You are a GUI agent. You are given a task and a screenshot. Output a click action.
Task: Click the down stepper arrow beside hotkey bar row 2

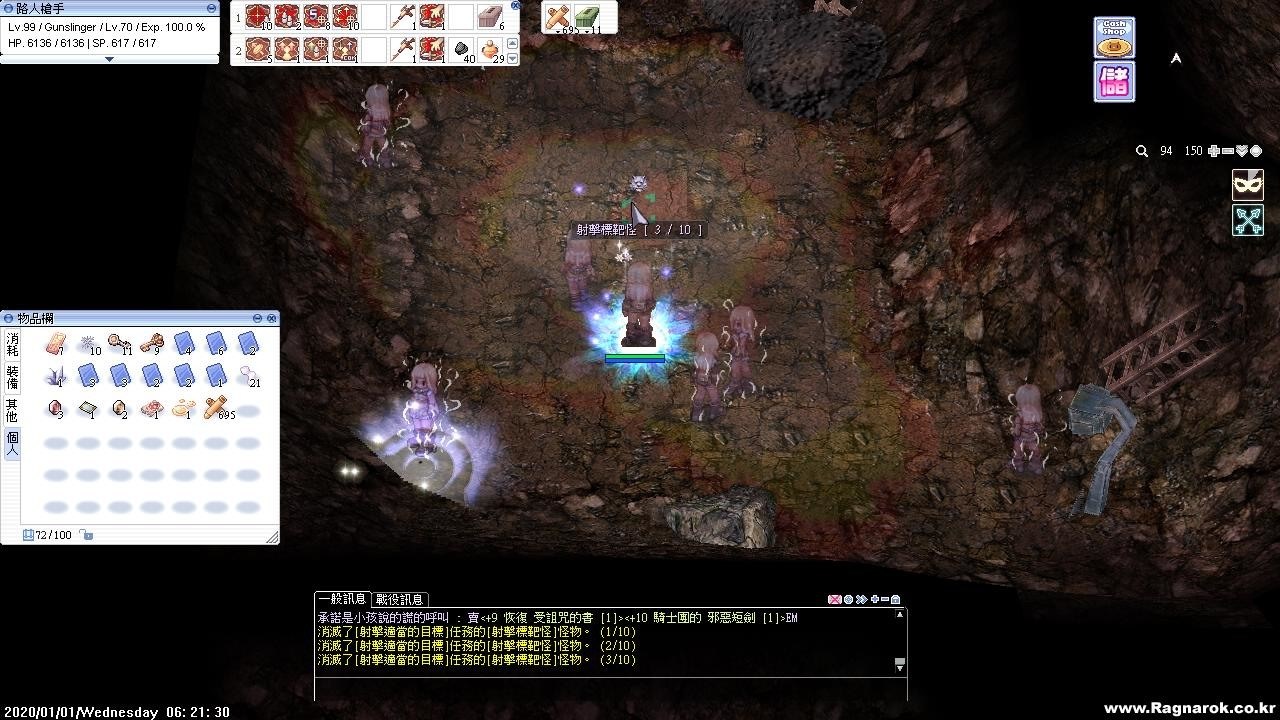pos(512,56)
